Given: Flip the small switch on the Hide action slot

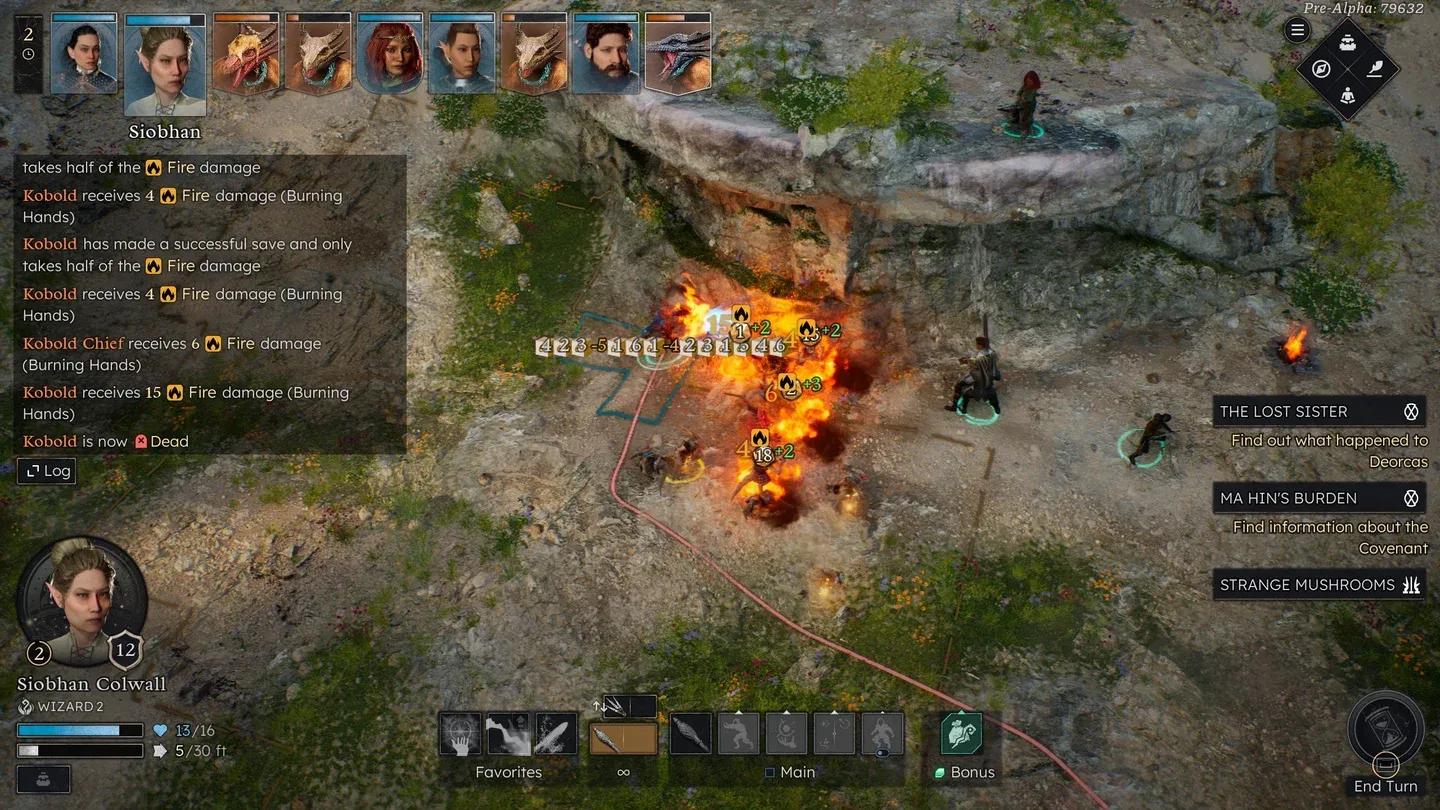Looking at the screenshot, I should click(882, 750).
